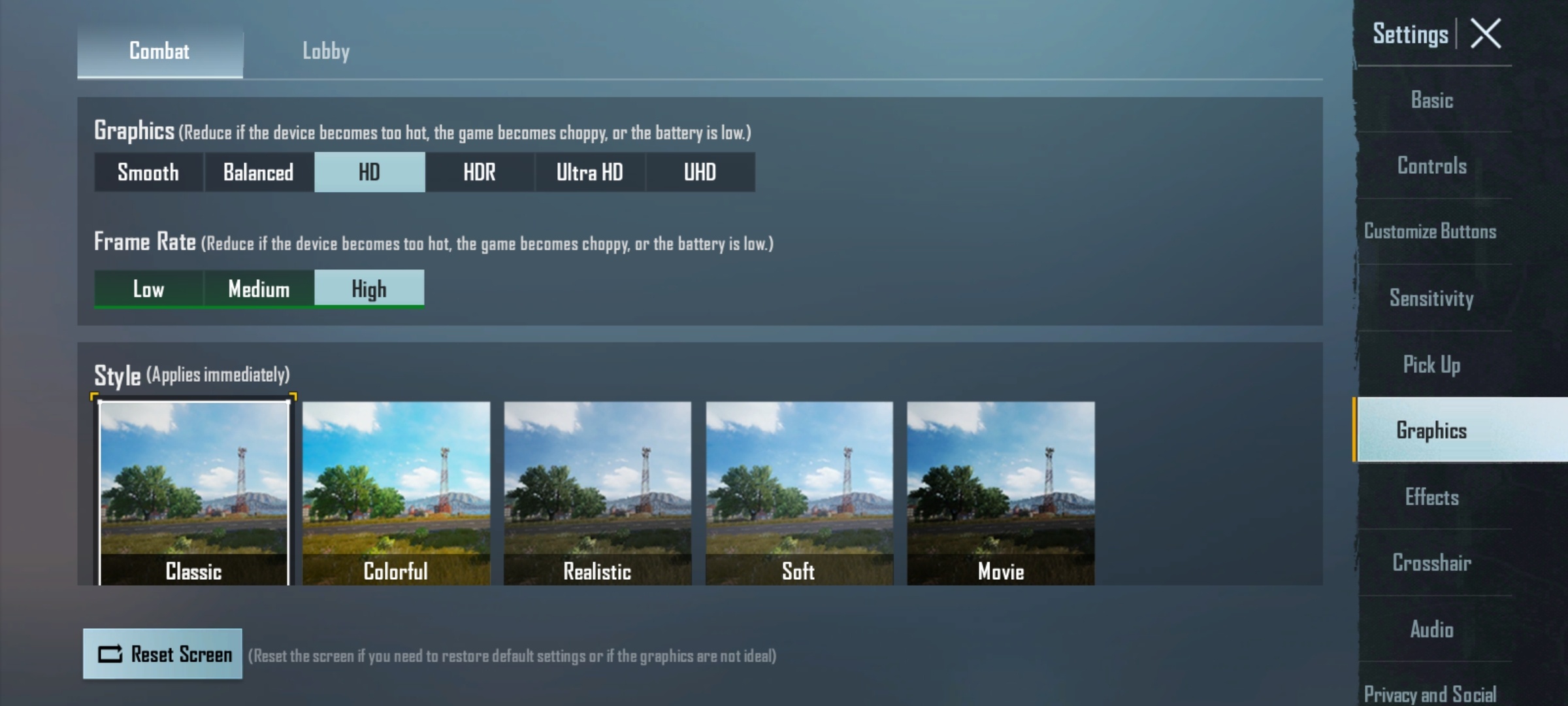This screenshot has height=706, width=1568.
Task: Switch to the Lobby tab
Action: coord(325,51)
